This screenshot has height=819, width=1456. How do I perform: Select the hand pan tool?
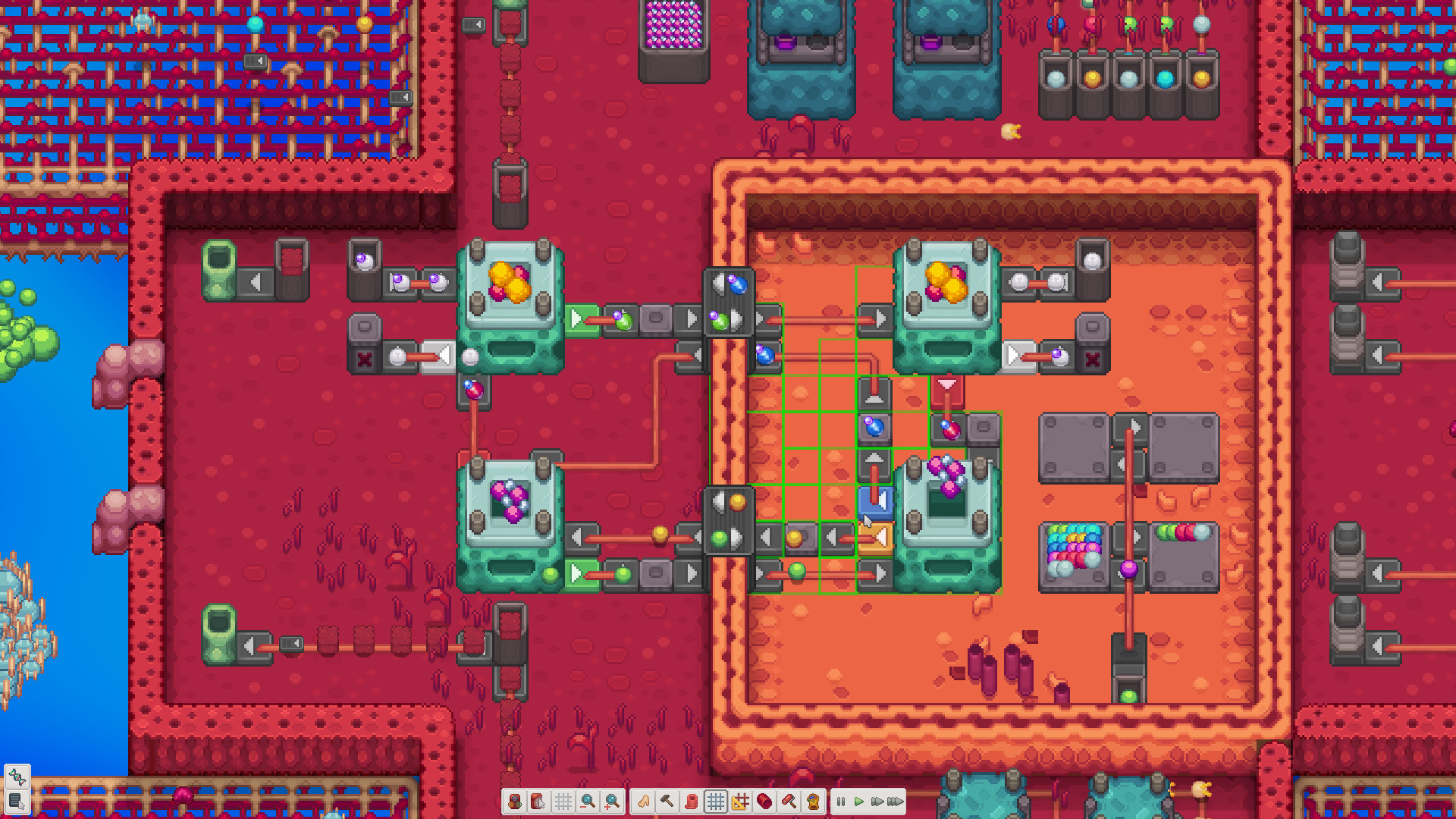[645, 802]
